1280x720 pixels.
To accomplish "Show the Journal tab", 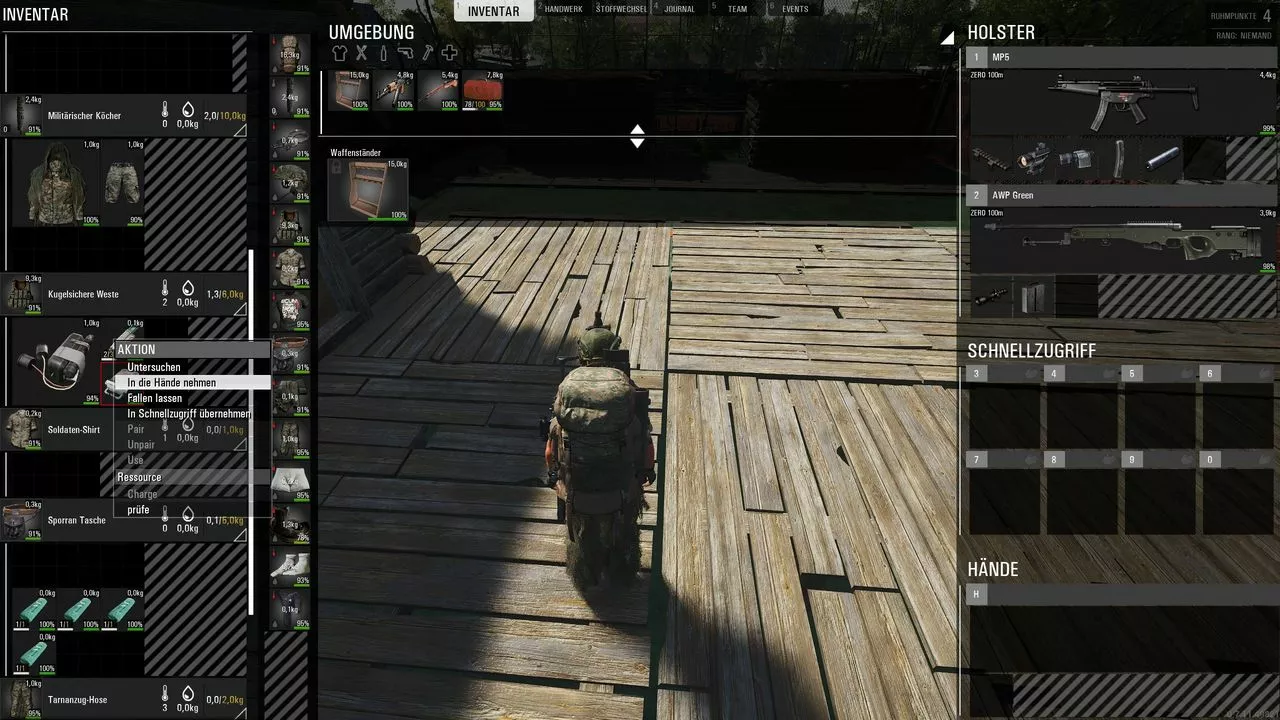I will [x=680, y=9].
